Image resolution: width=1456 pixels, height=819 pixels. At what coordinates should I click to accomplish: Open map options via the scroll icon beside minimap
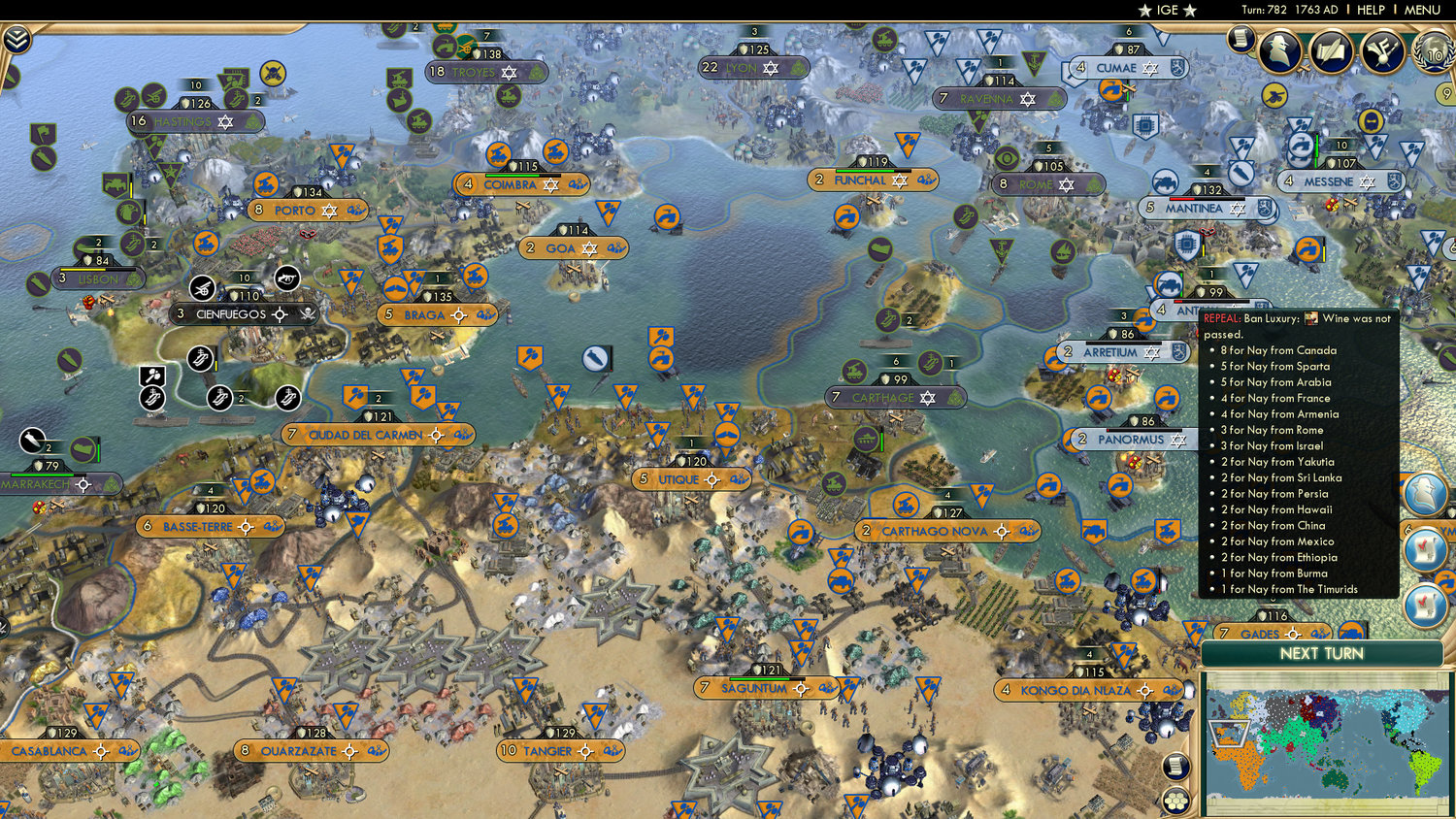[1175, 766]
